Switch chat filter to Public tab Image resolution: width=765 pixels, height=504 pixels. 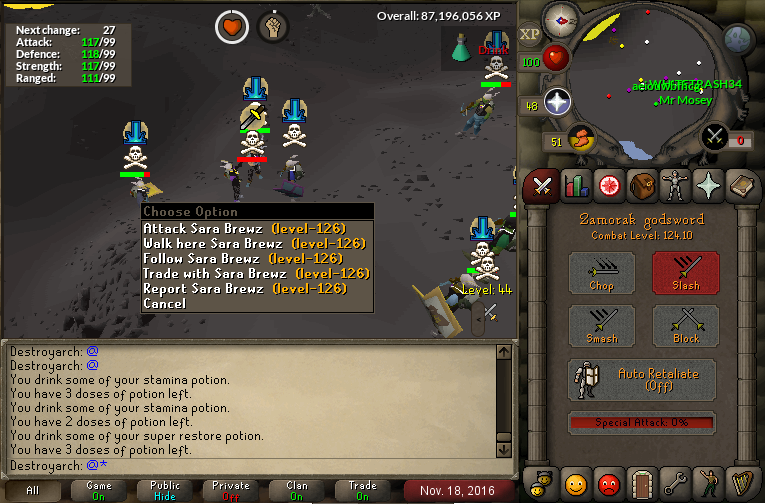point(165,490)
